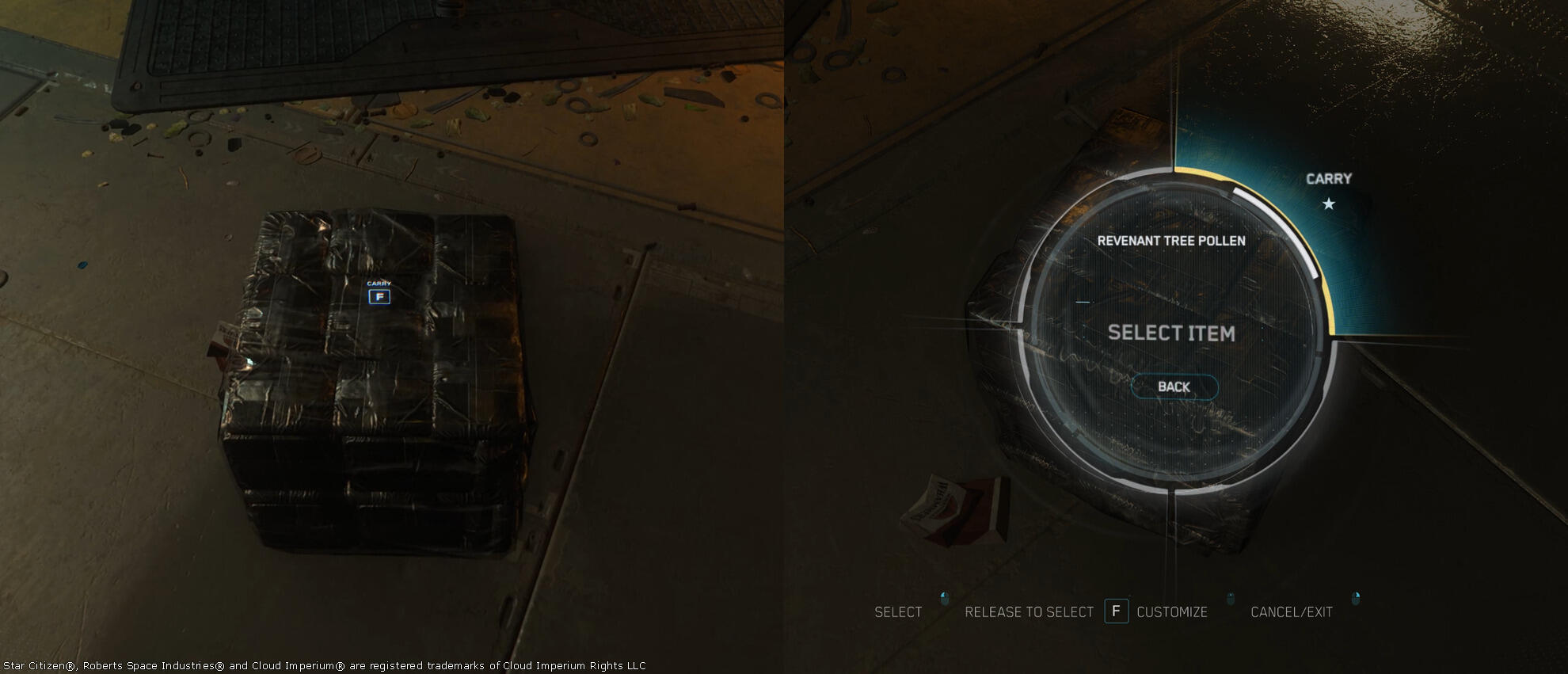1568x674 pixels.
Task: Click the Back button in the wheel
Action: (1174, 387)
